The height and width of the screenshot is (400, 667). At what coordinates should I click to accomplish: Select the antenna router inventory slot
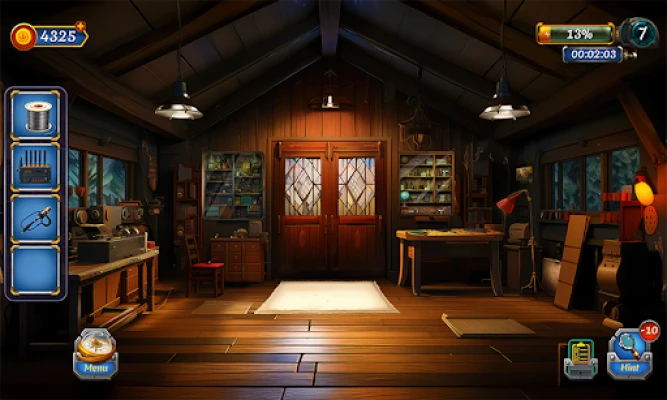click(36, 166)
